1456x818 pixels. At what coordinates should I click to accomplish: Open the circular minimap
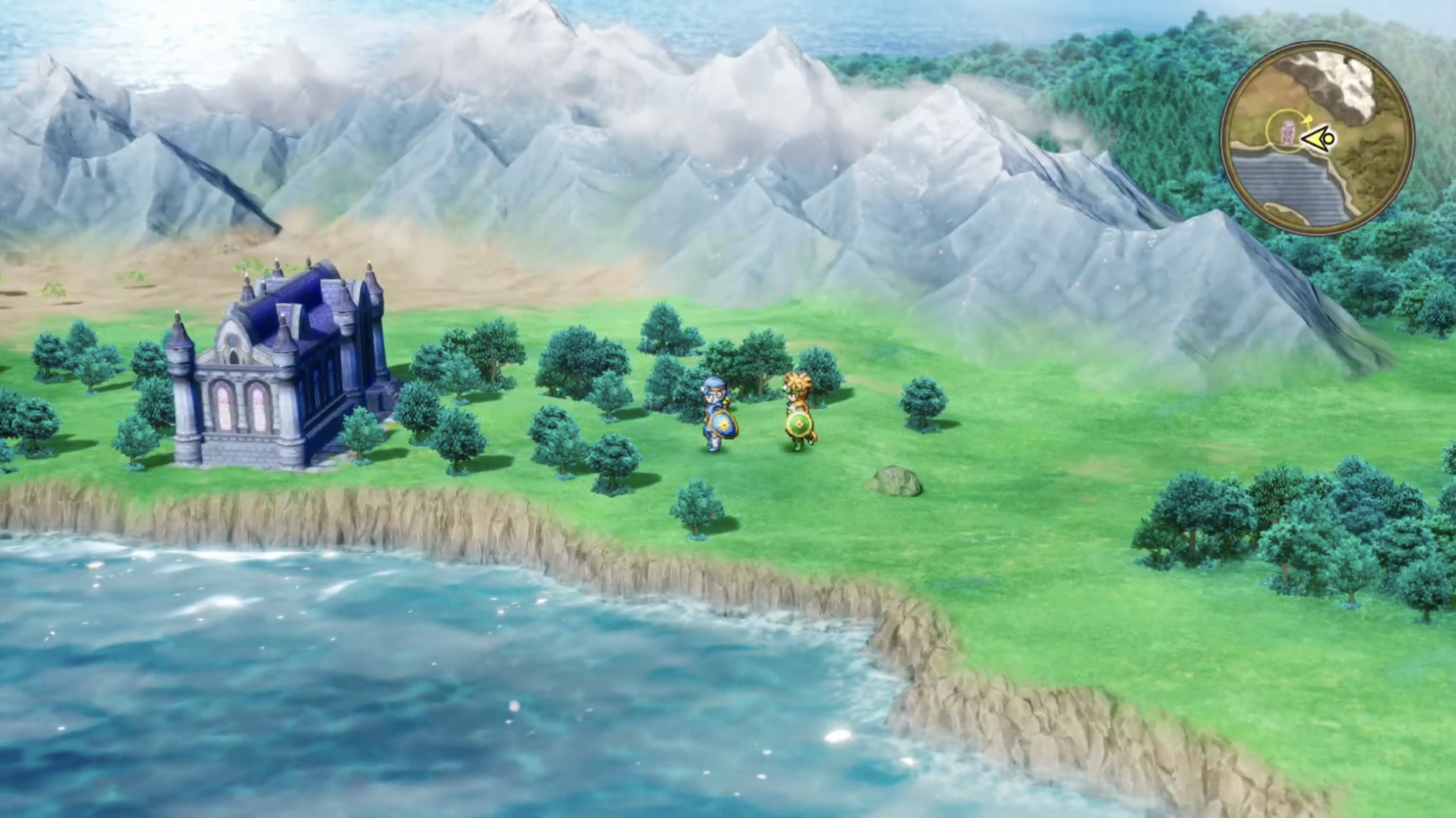[1318, 137]
